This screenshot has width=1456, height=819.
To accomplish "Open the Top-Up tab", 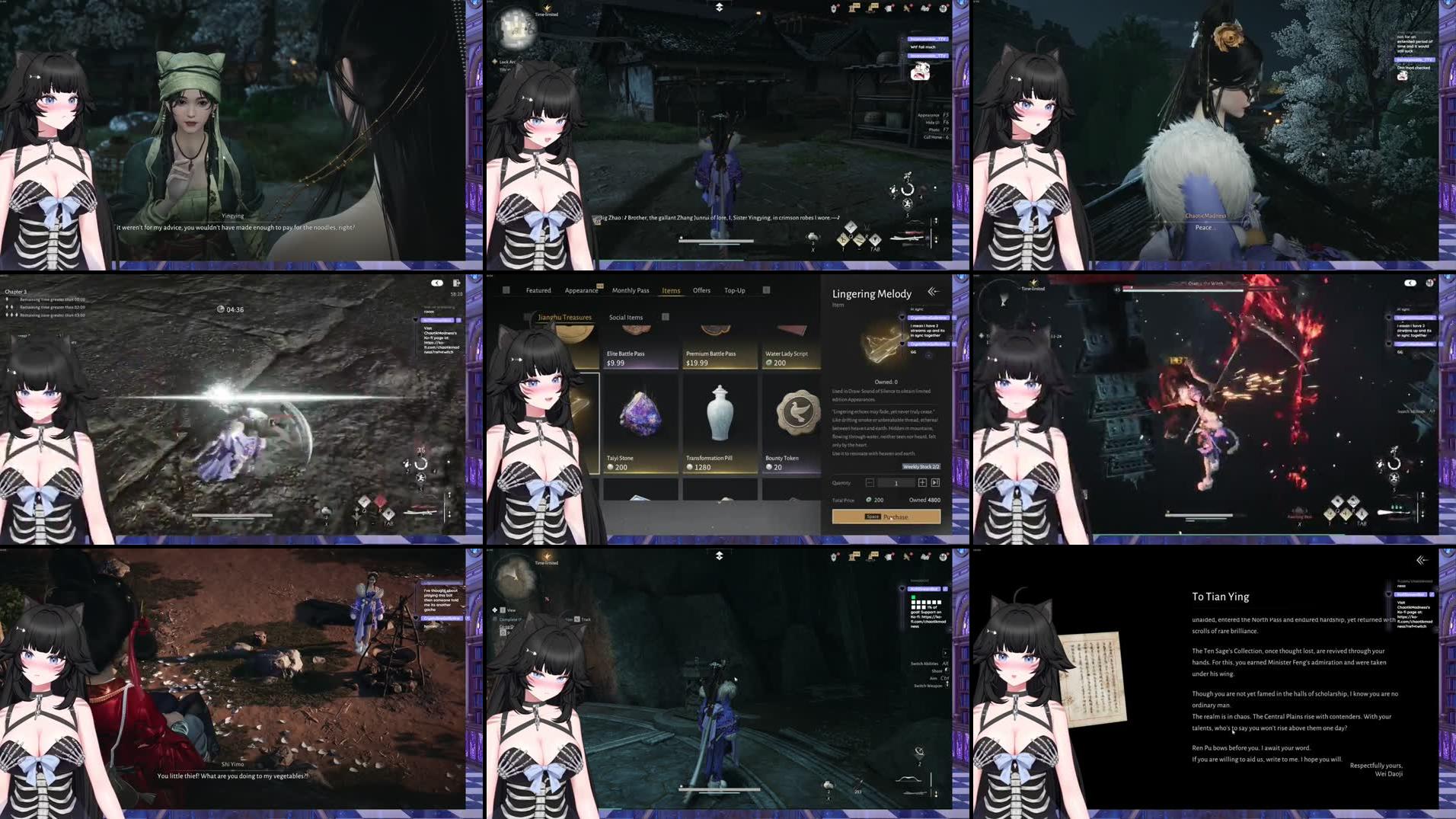I will point(734,290).
